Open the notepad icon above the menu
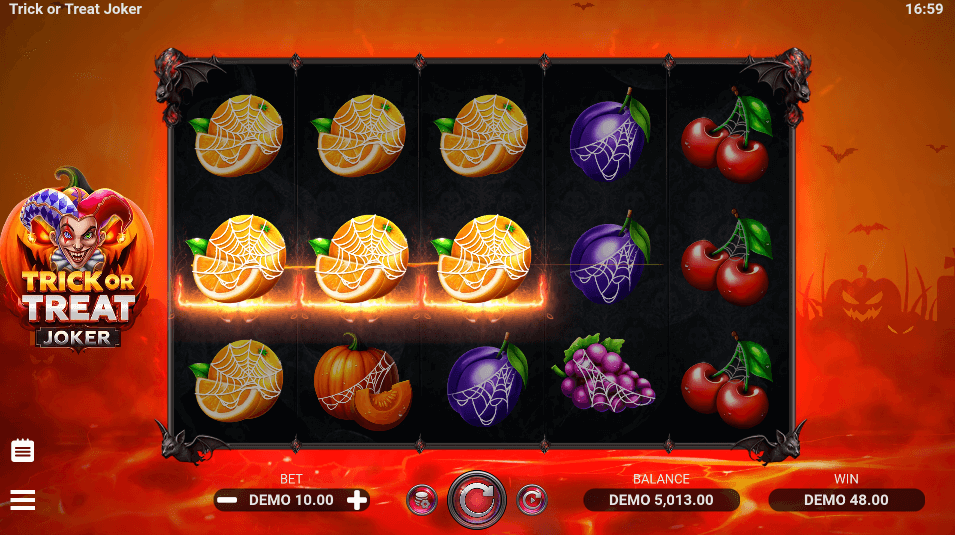955x535 pixels. tap(22, 451)
